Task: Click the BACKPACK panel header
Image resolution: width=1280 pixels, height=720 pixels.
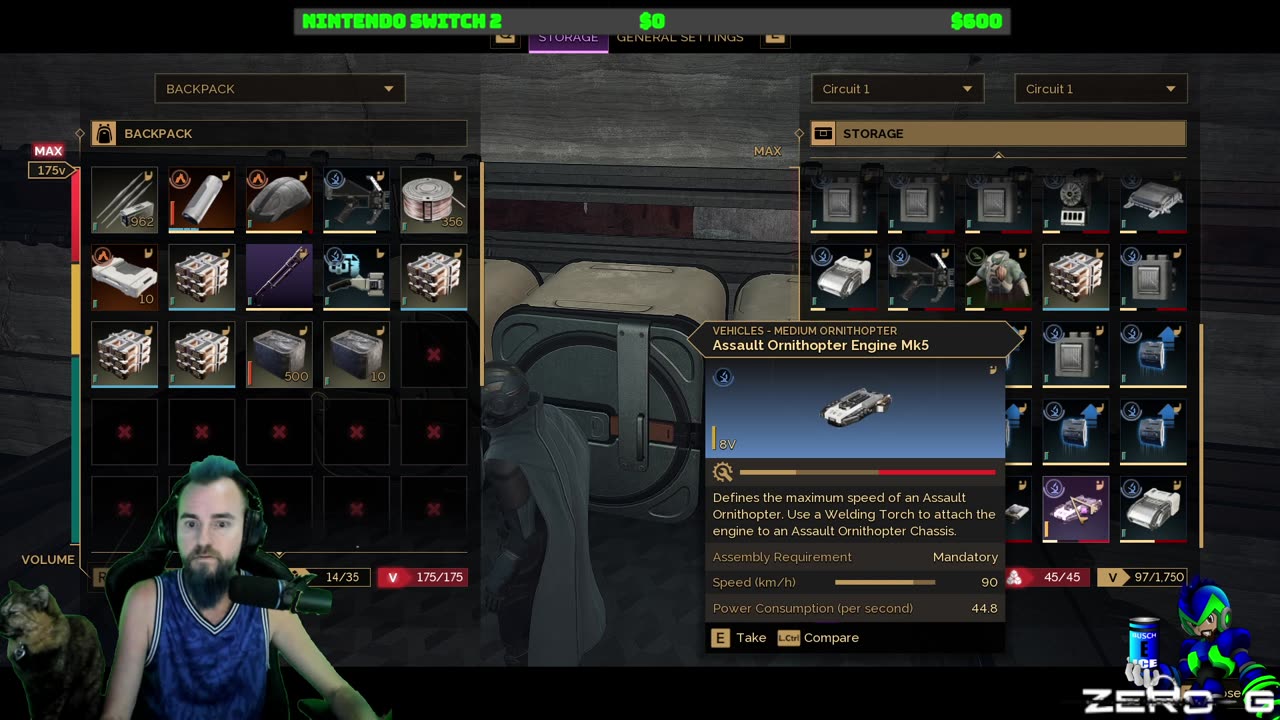Action: [279, 134]
